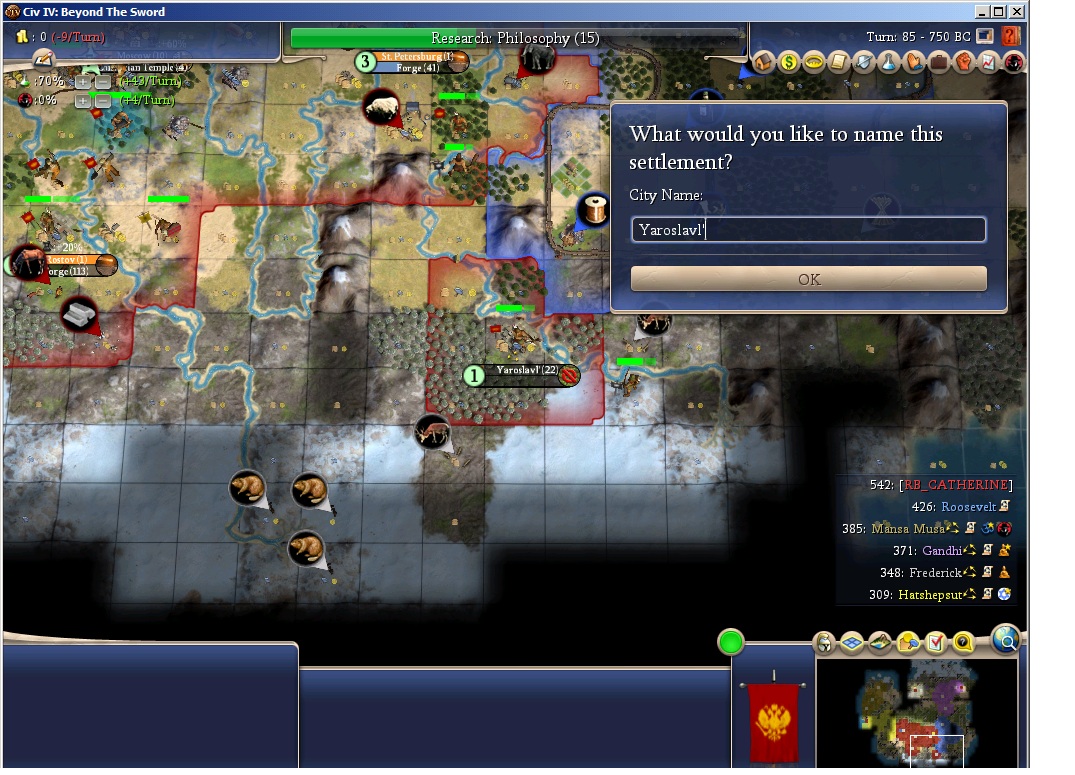Click the City Name text field

pos(808,230)
